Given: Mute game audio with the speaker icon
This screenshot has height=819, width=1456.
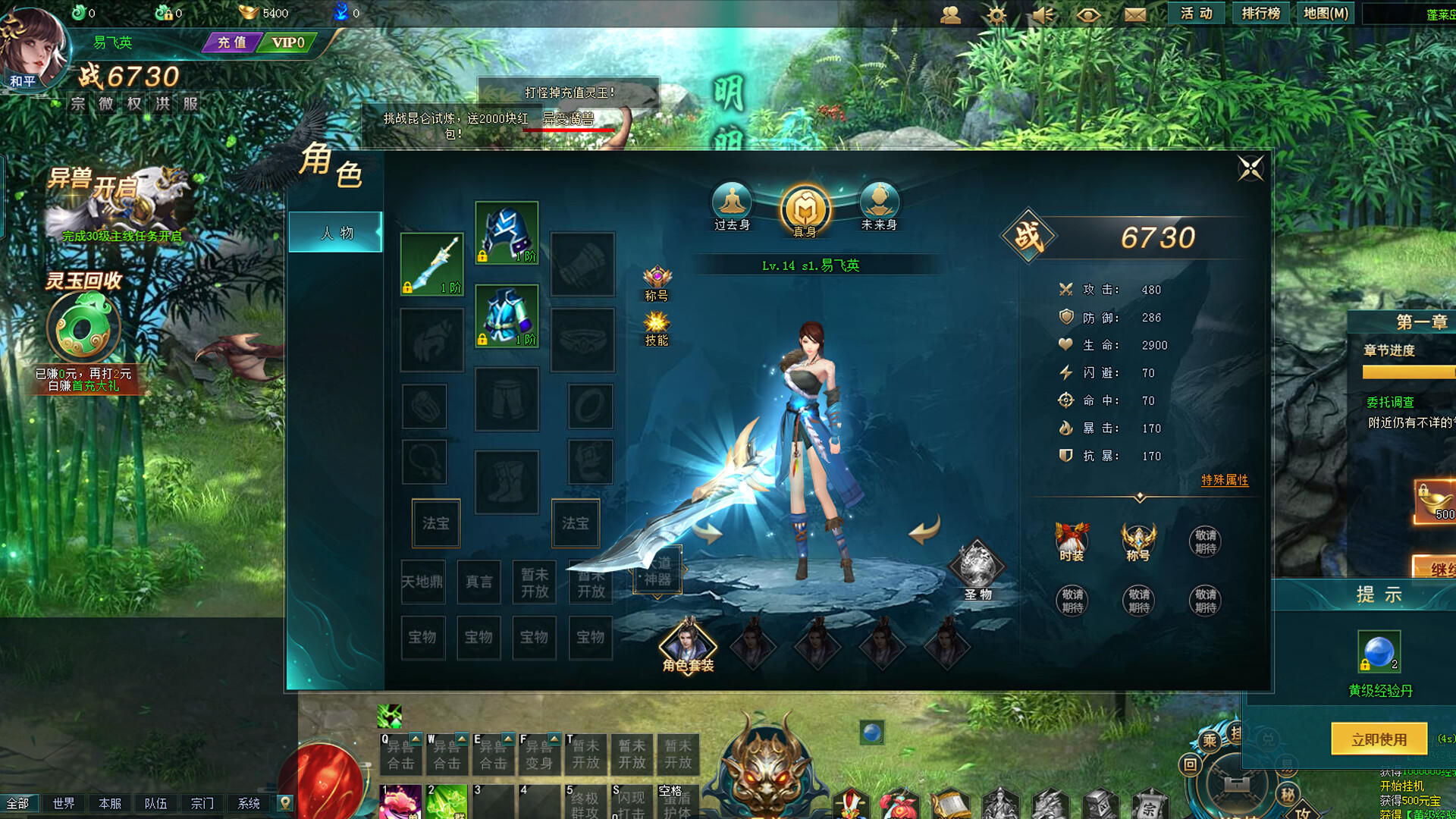Looking at the screenshot, I should click(1041, 13).
